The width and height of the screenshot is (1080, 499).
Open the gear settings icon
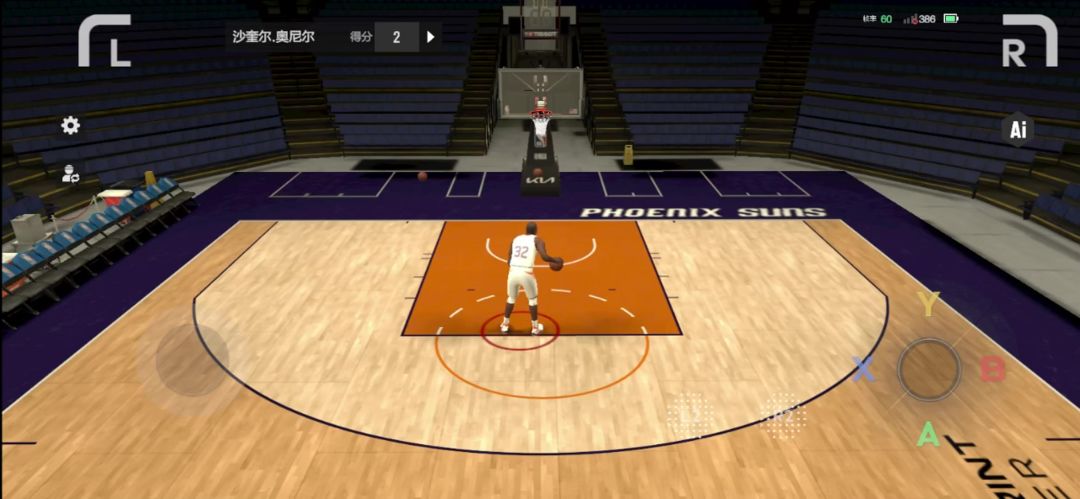point(70,125)
